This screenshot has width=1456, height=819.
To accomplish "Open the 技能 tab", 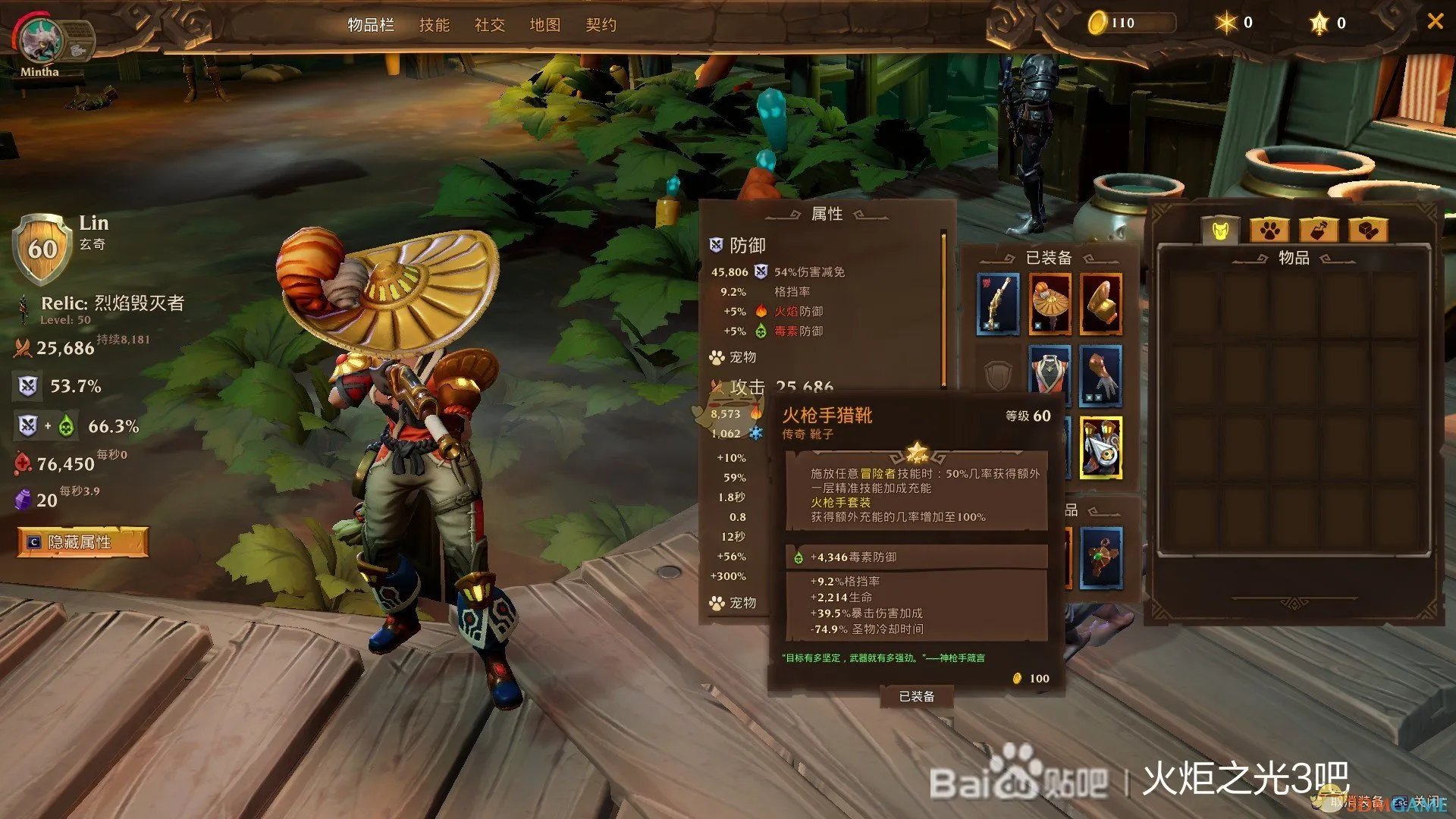I will tap(435, 25).
